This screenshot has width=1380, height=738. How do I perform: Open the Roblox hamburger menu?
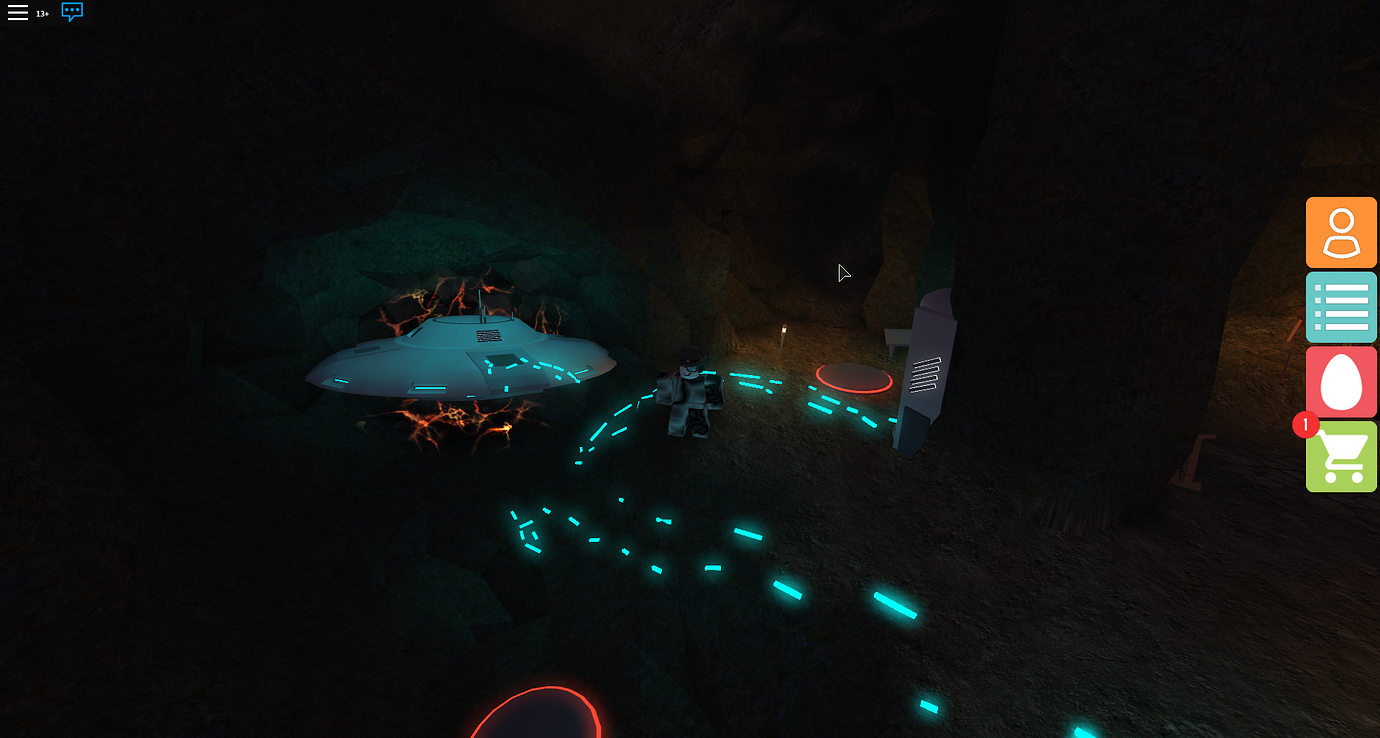click(18, 13)
